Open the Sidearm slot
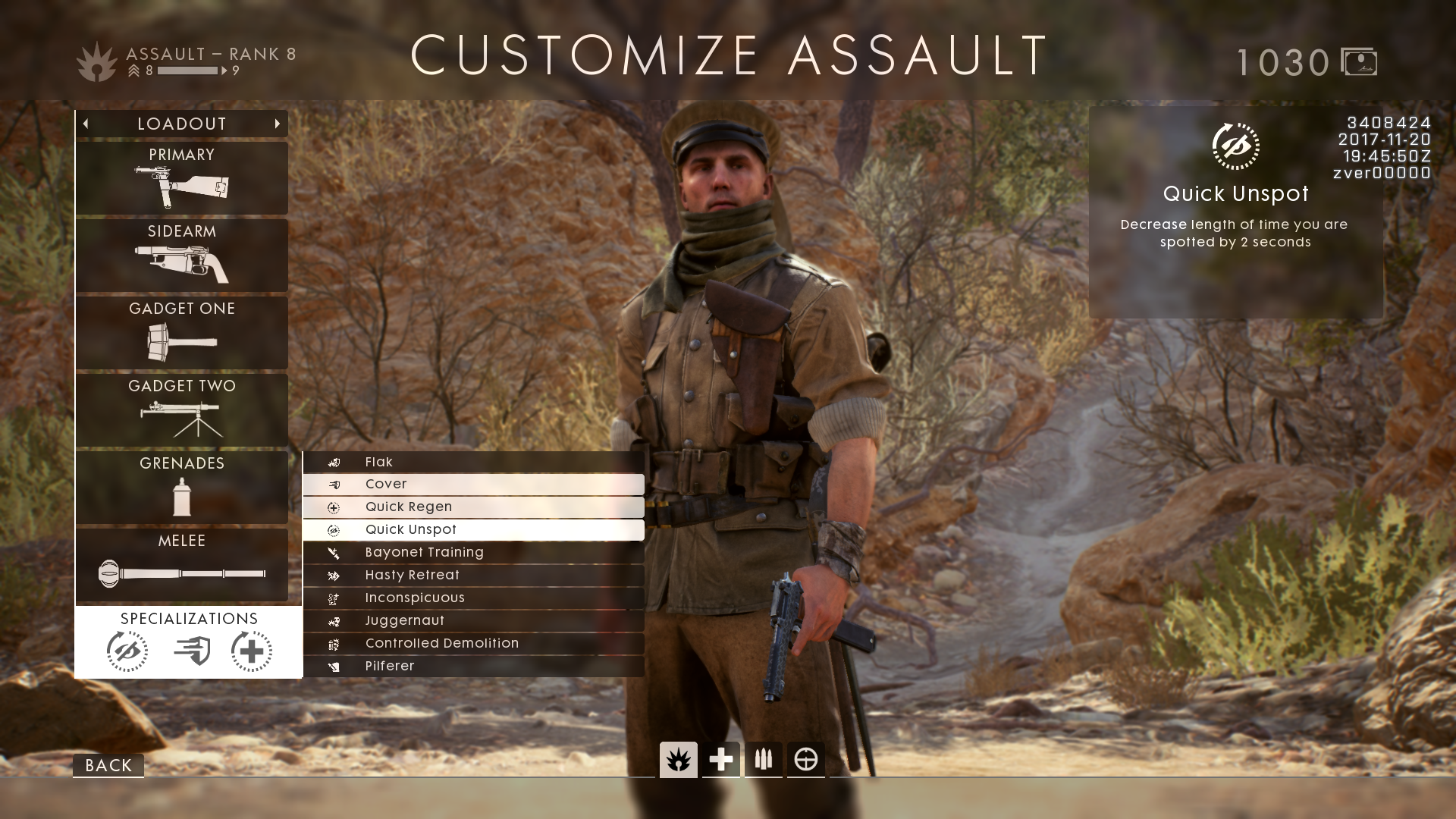1456x819 pixels. tap(182, 256)
